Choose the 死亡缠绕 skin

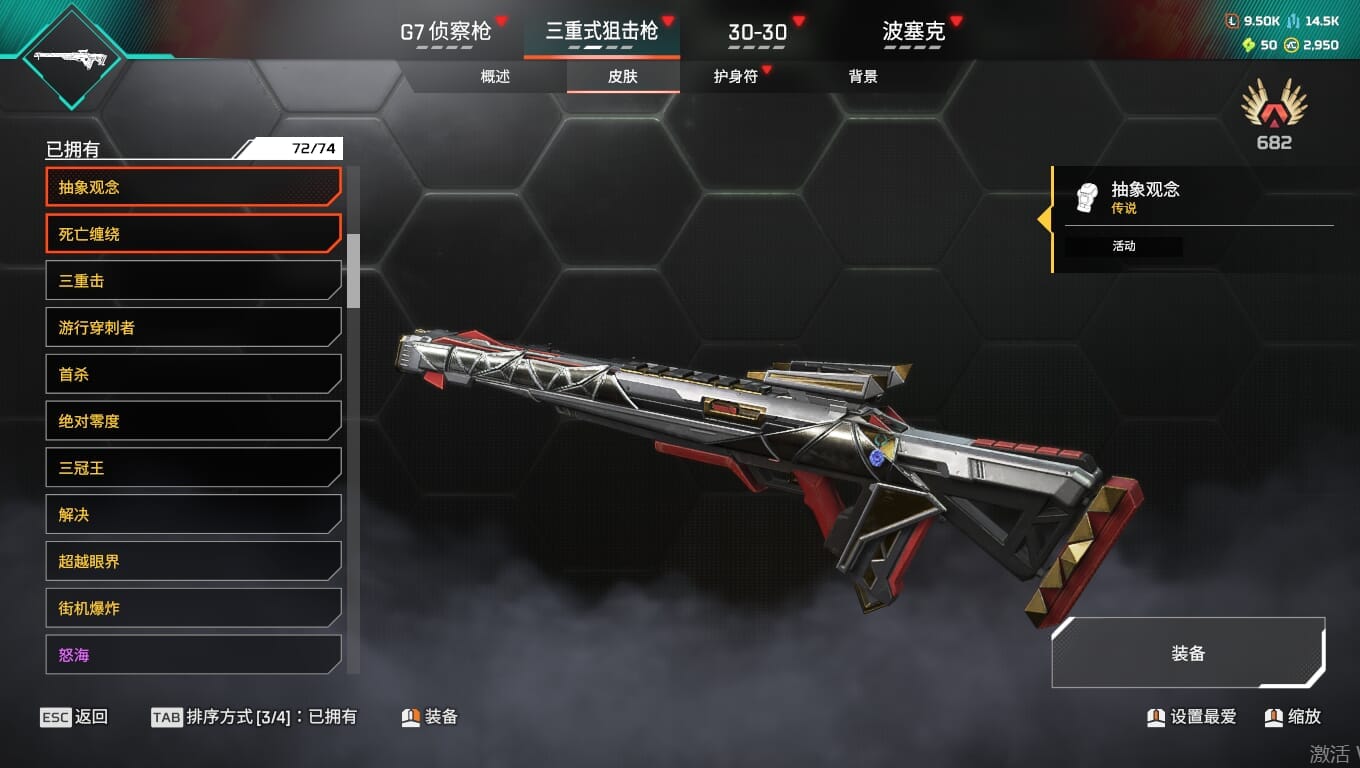(193, 234)
